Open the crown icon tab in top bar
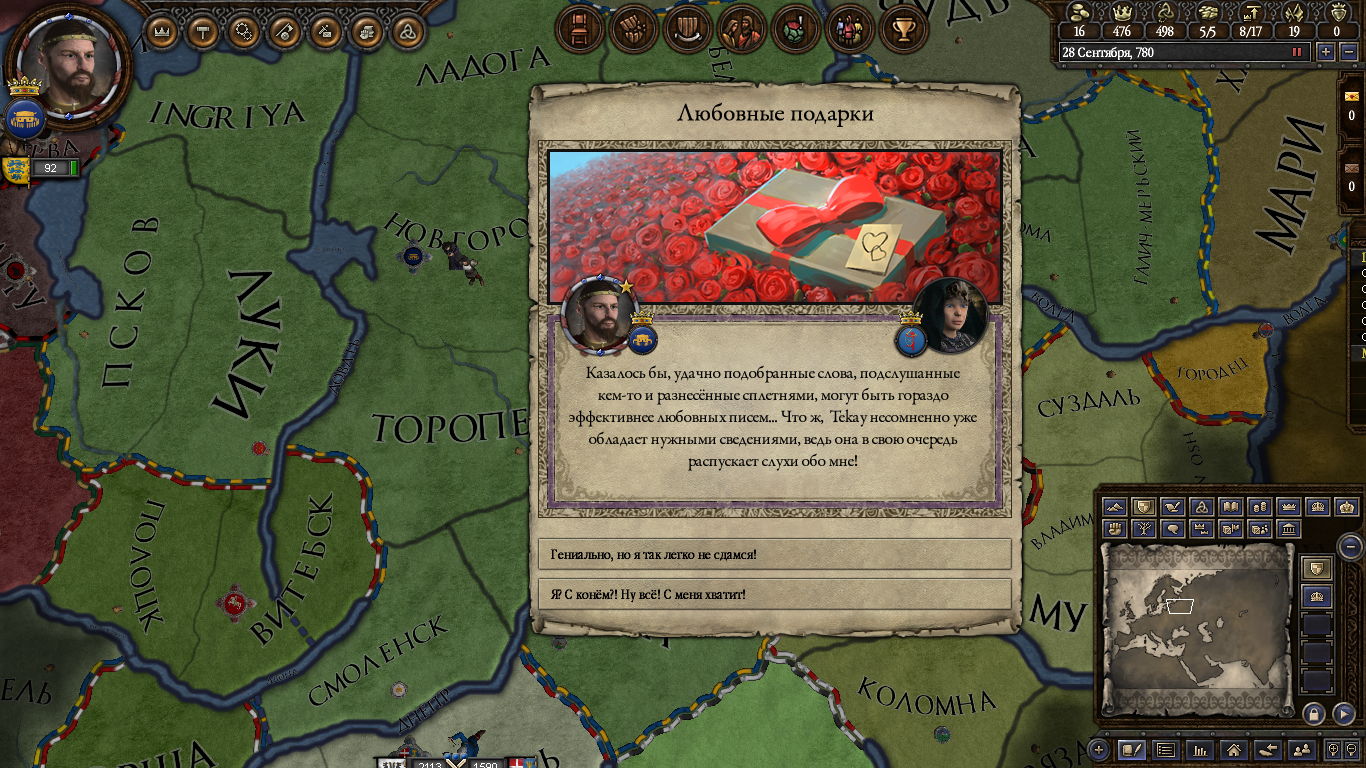 (x=162, y=32)
